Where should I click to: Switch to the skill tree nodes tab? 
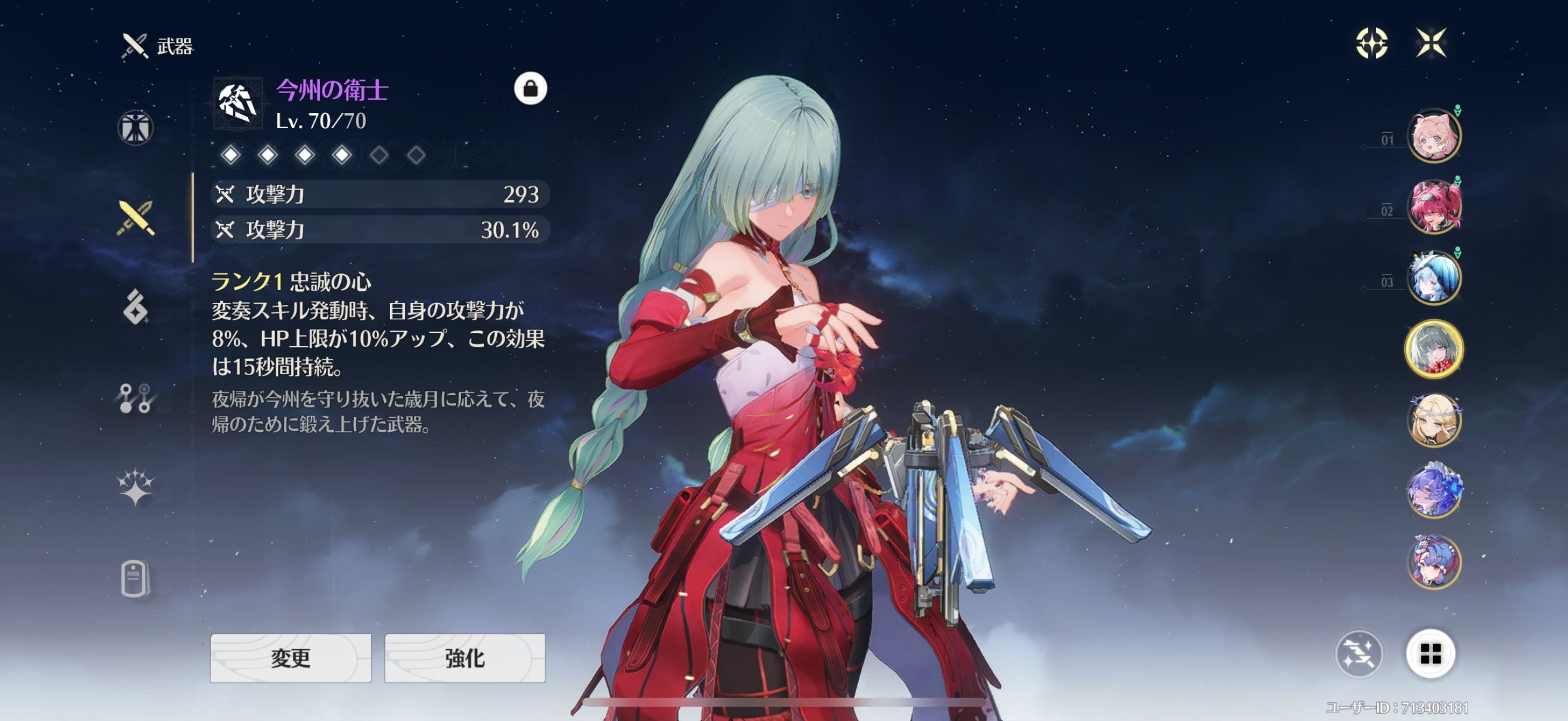pos(135,399)
